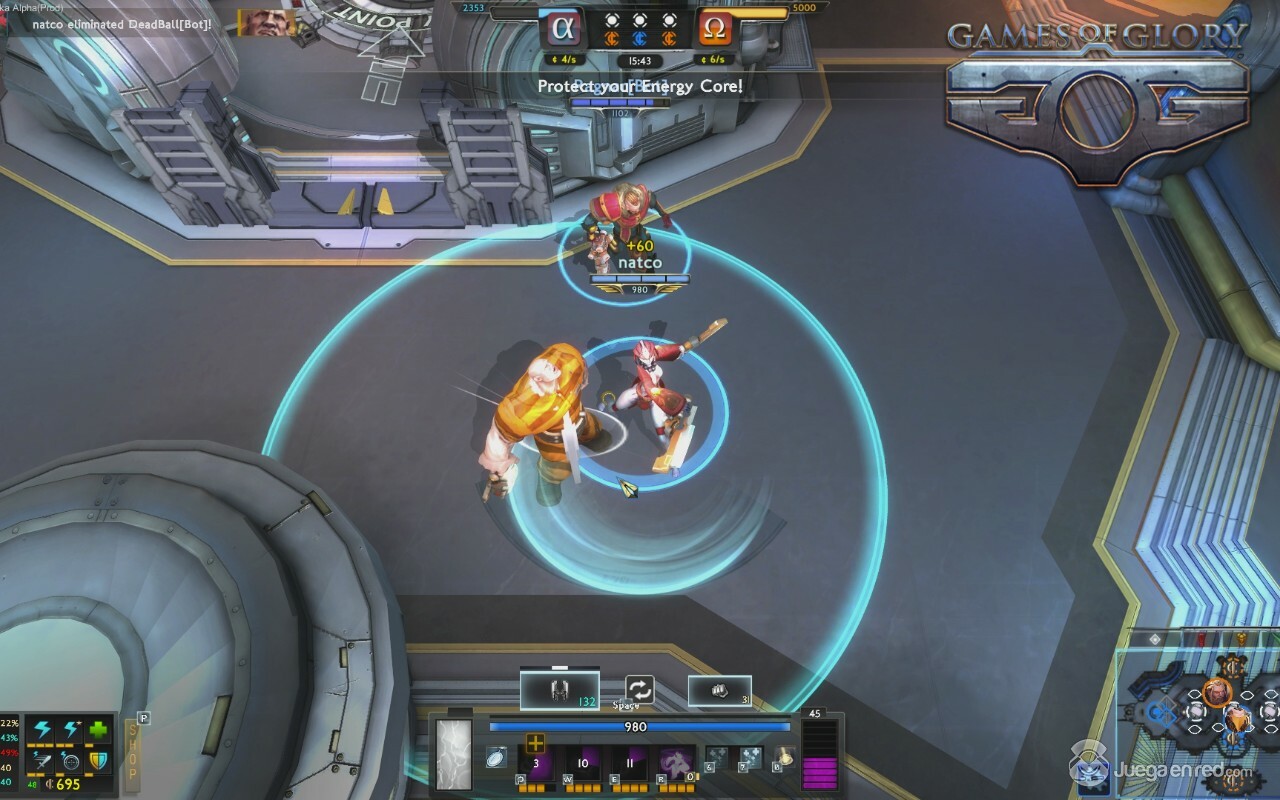Click the round blue coin item icon

click(x=496, y=759)
